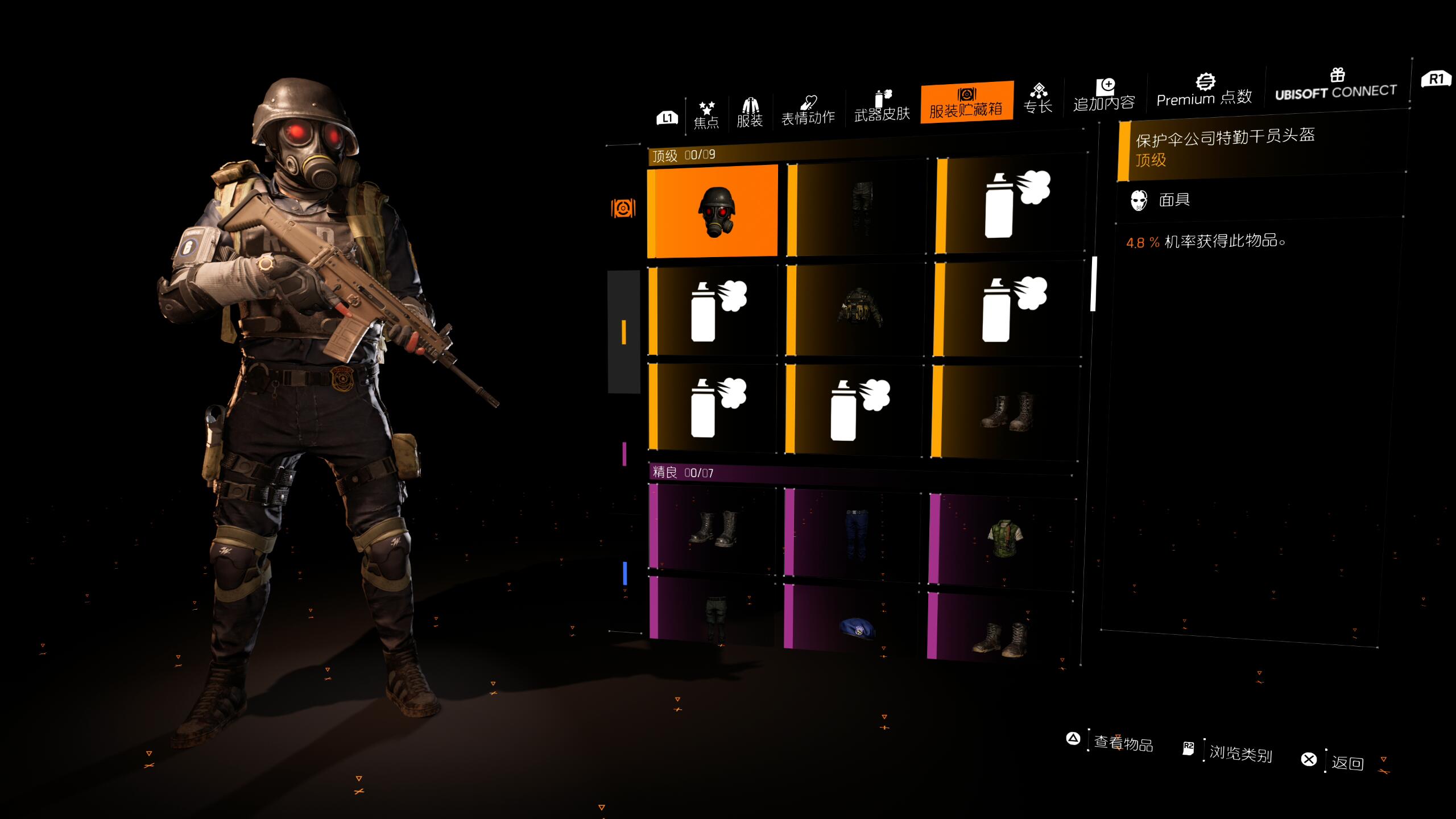Screen dimensions: 1456x819
Task: Open the 服装贮藏箱 tab
Action: click(x=966, y=102)
